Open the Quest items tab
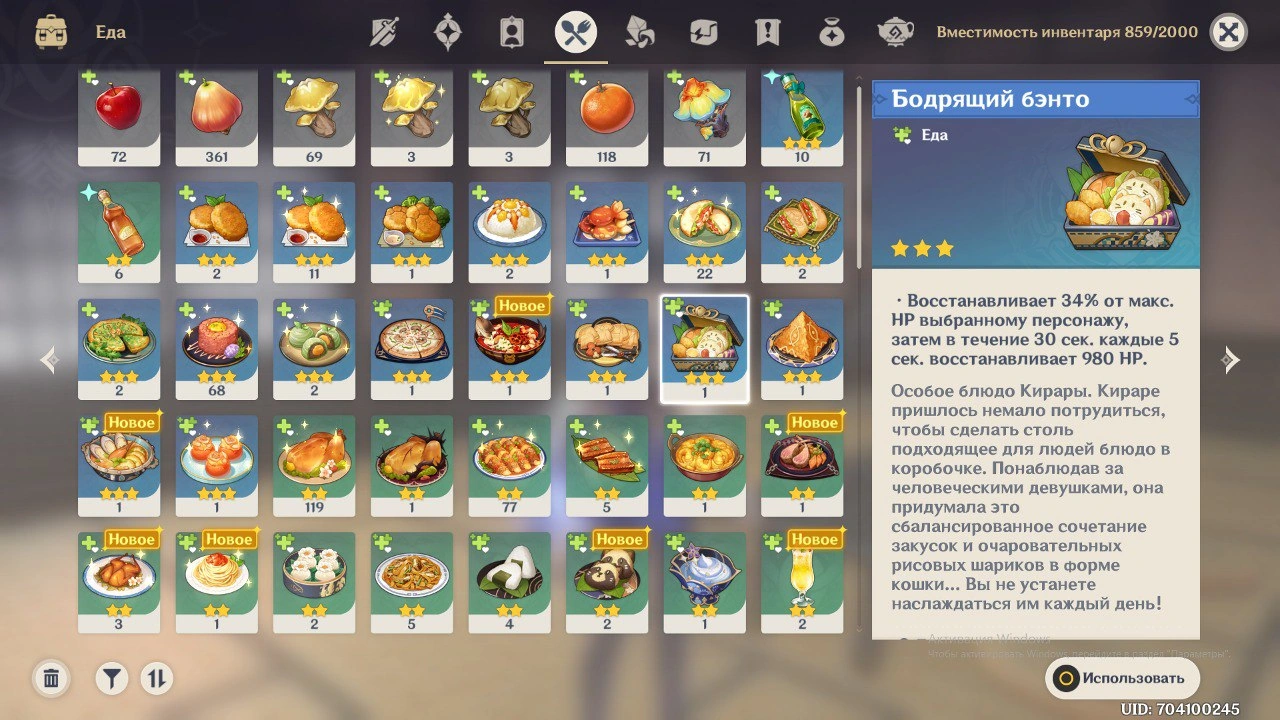1280x720 pixels. point(767,32)
